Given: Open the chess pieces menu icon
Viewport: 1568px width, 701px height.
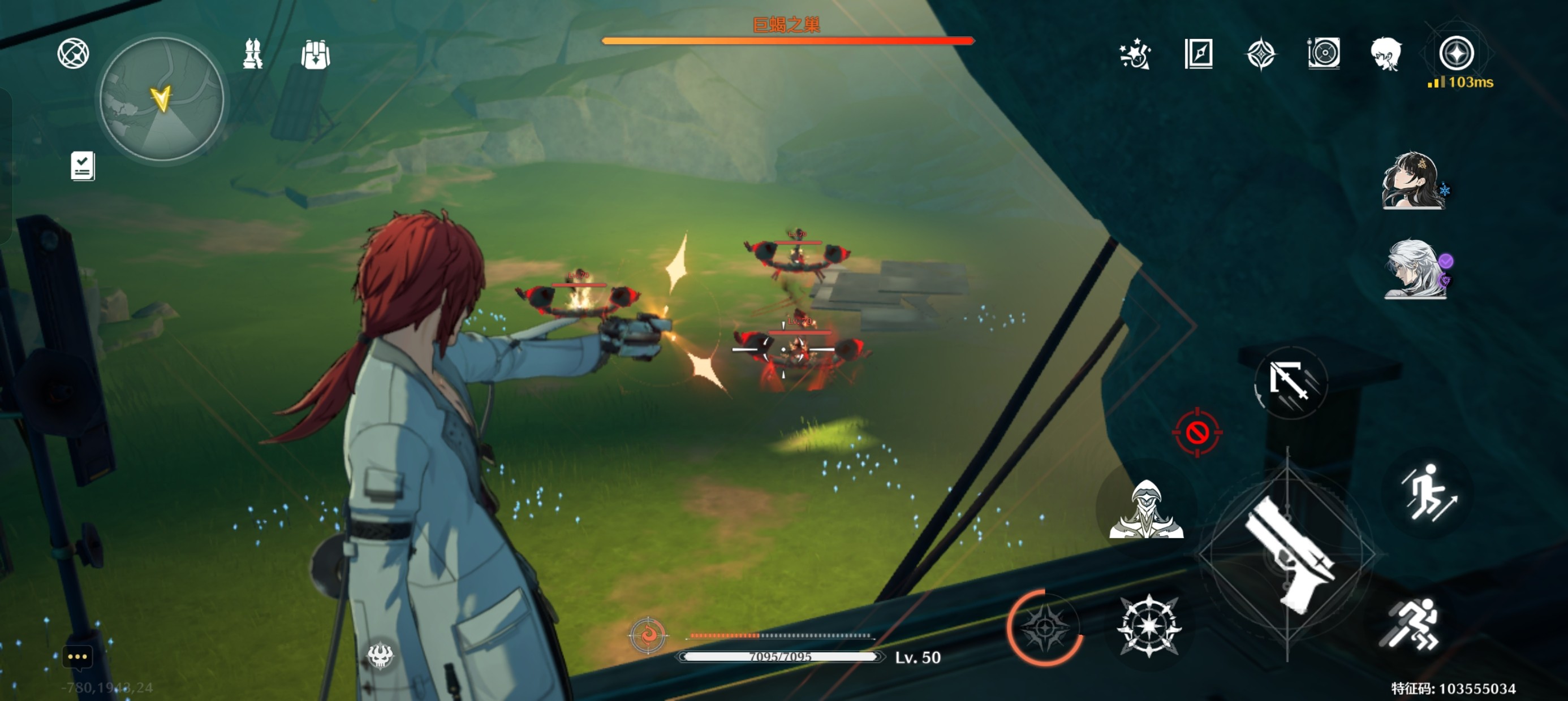Looking at the screenshot, I should (253, 54).
